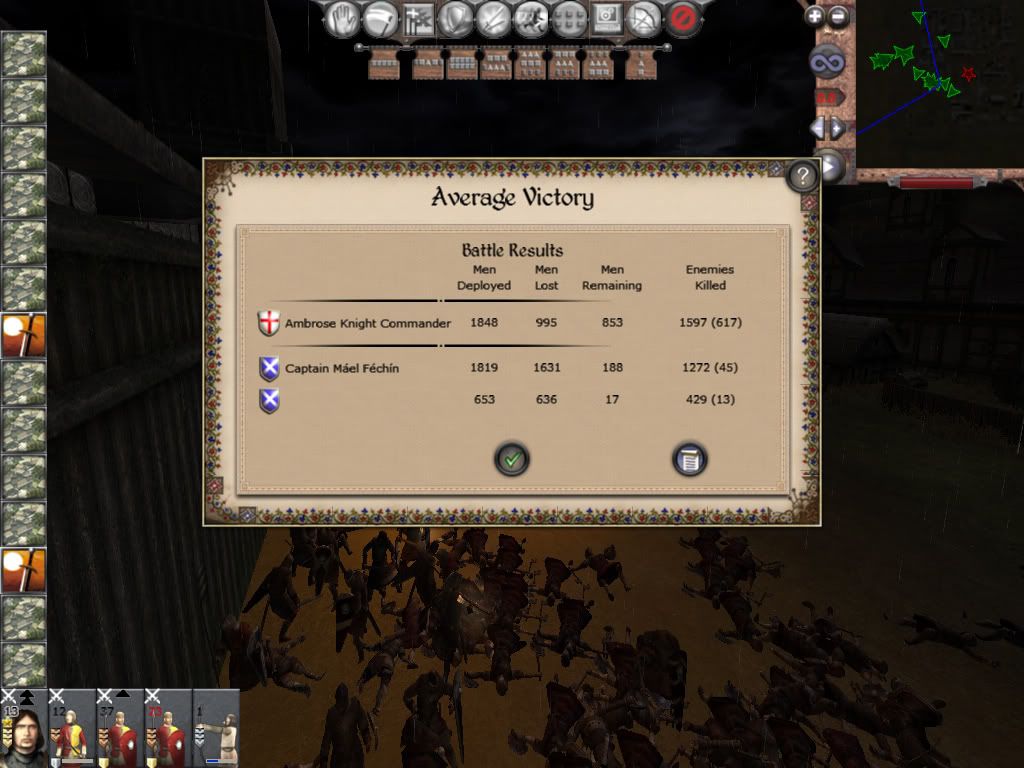Open help via the question mark button
The image size is (1024, 768).
point(802,176)
